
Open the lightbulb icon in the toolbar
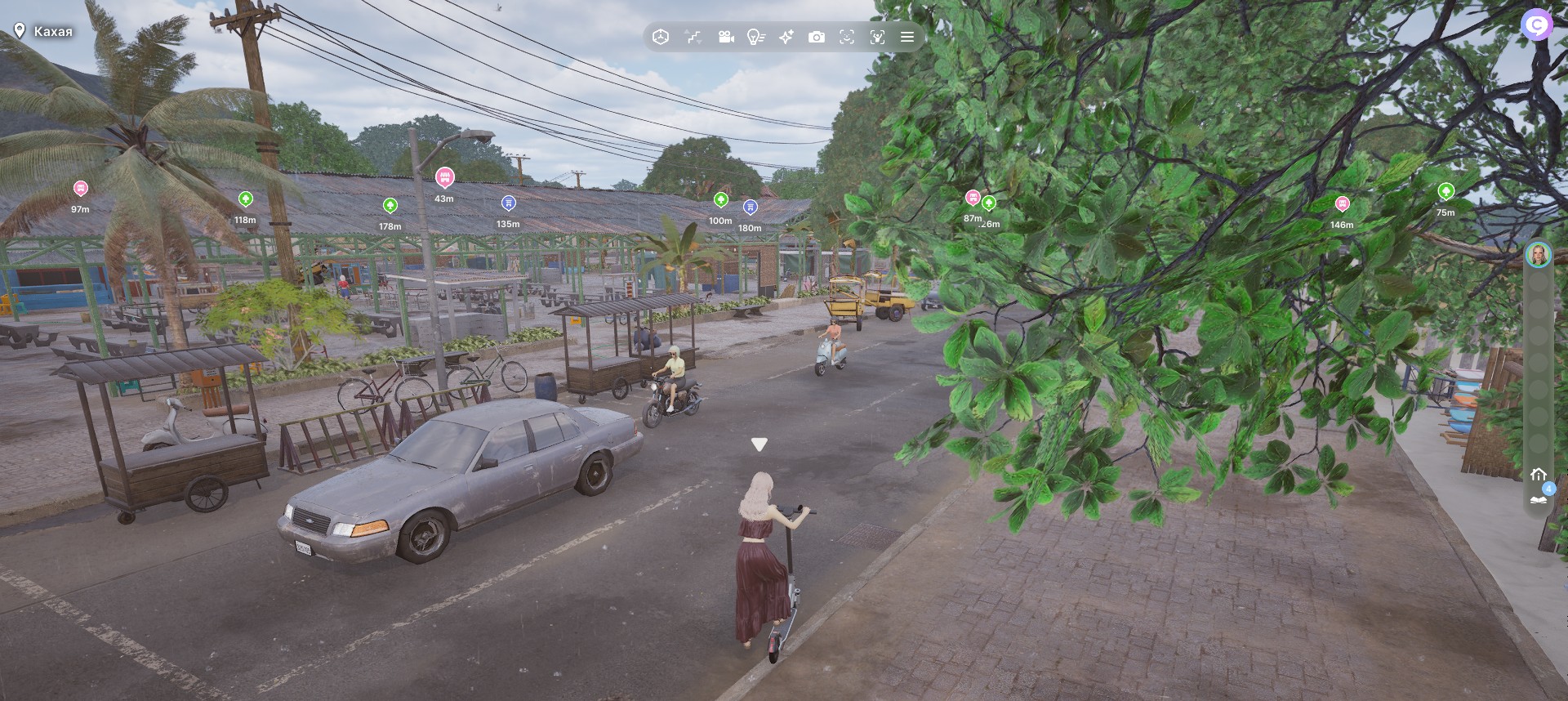(756, 37)
